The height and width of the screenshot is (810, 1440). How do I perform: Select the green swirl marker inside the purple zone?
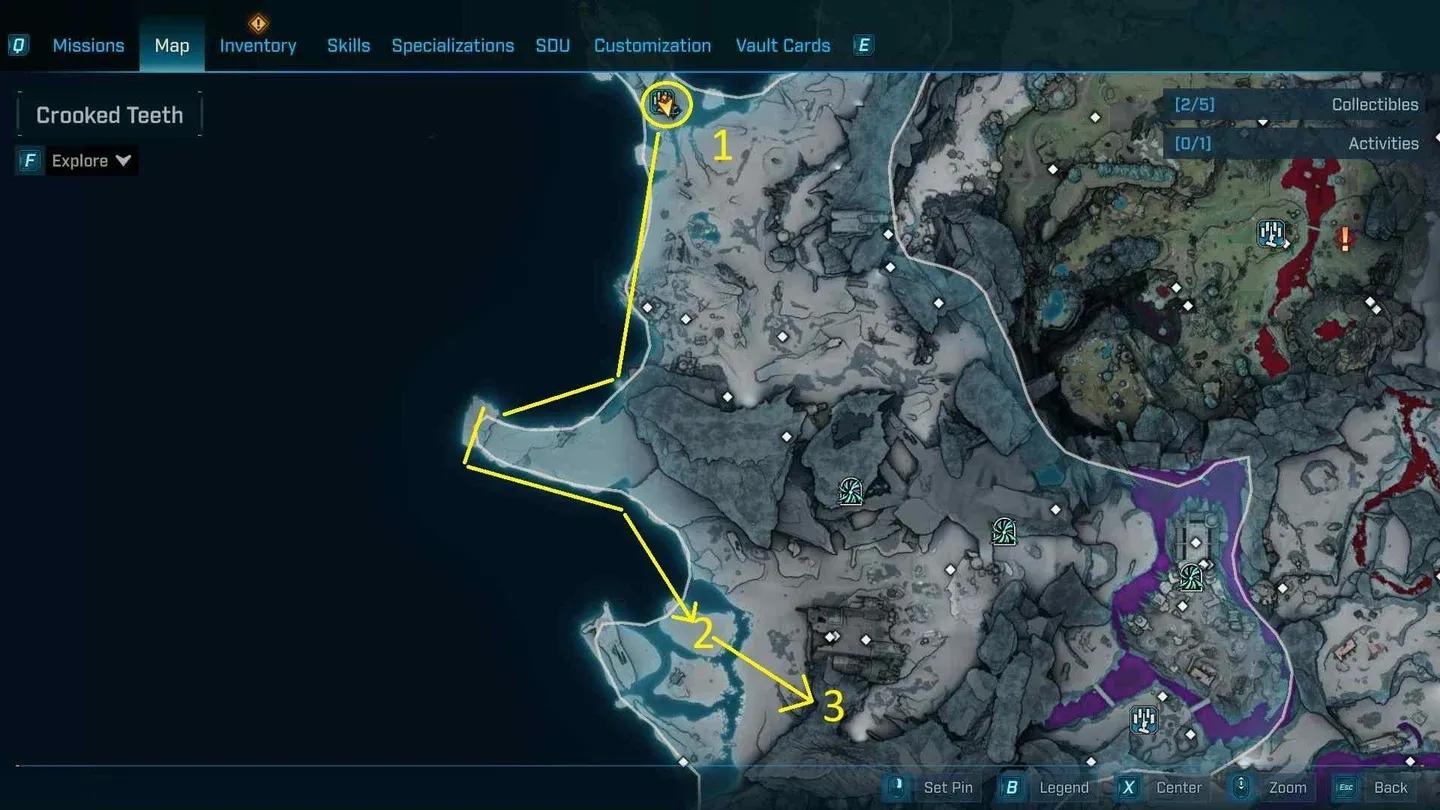point(1190,578)
